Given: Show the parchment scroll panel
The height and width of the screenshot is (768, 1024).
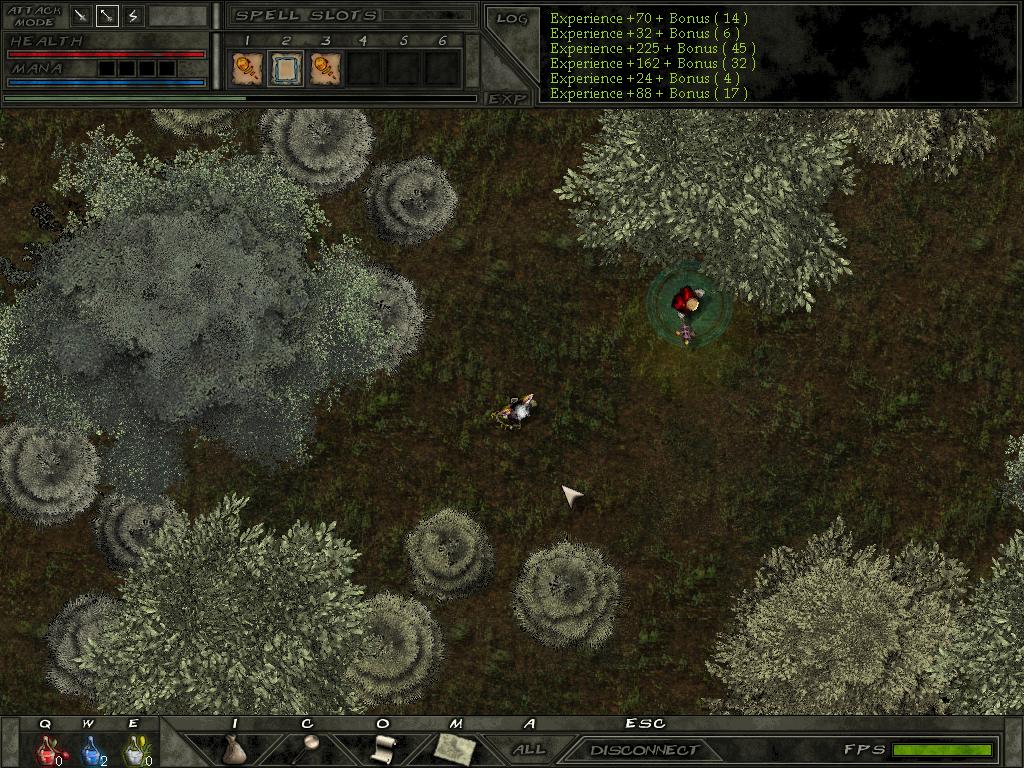Looking at the screenshot, I should pyautogui.click(x=382, y=749).
